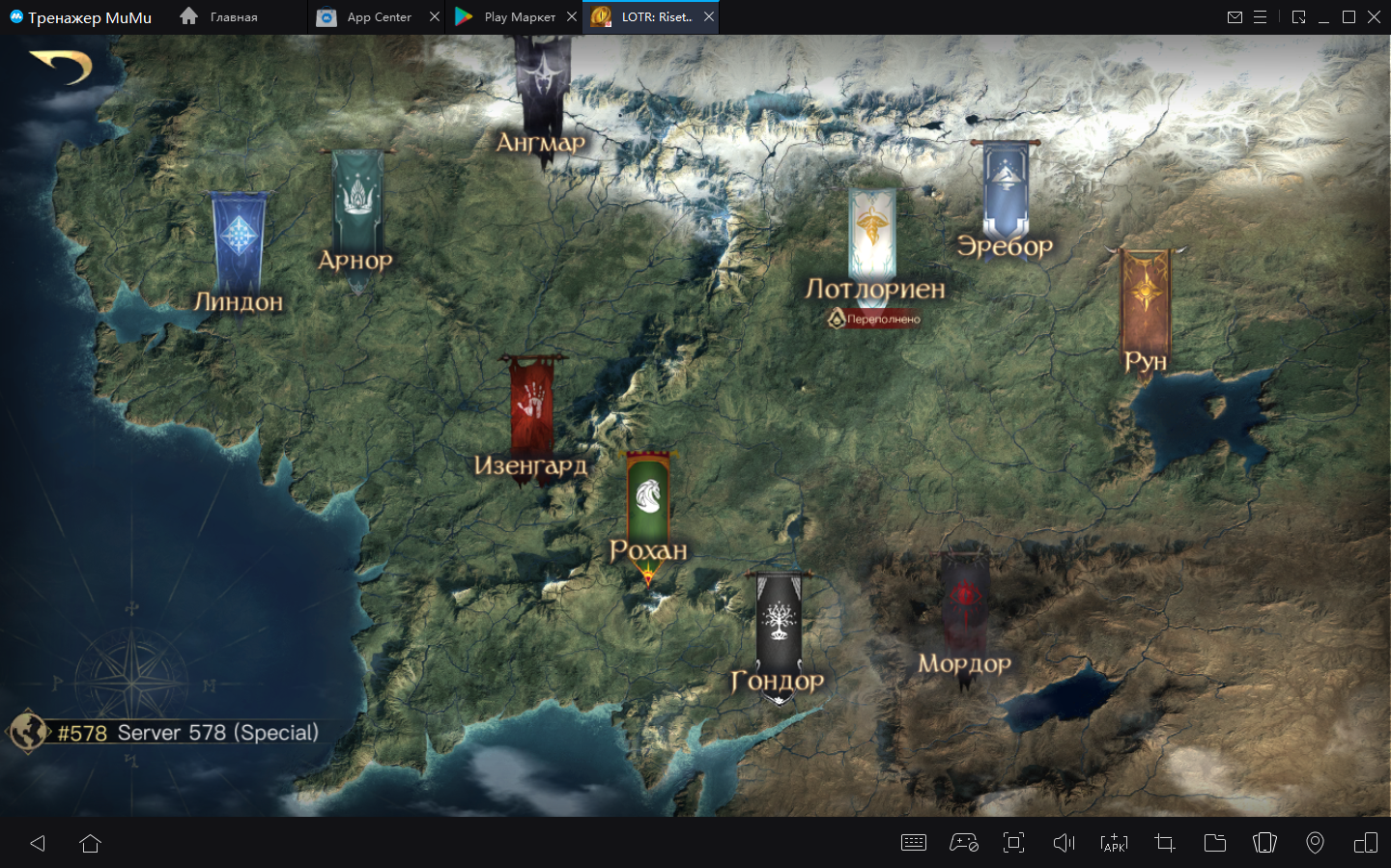1391x868 pixels.
Task: Select the Erebor faction banner
Action: 1006,188
